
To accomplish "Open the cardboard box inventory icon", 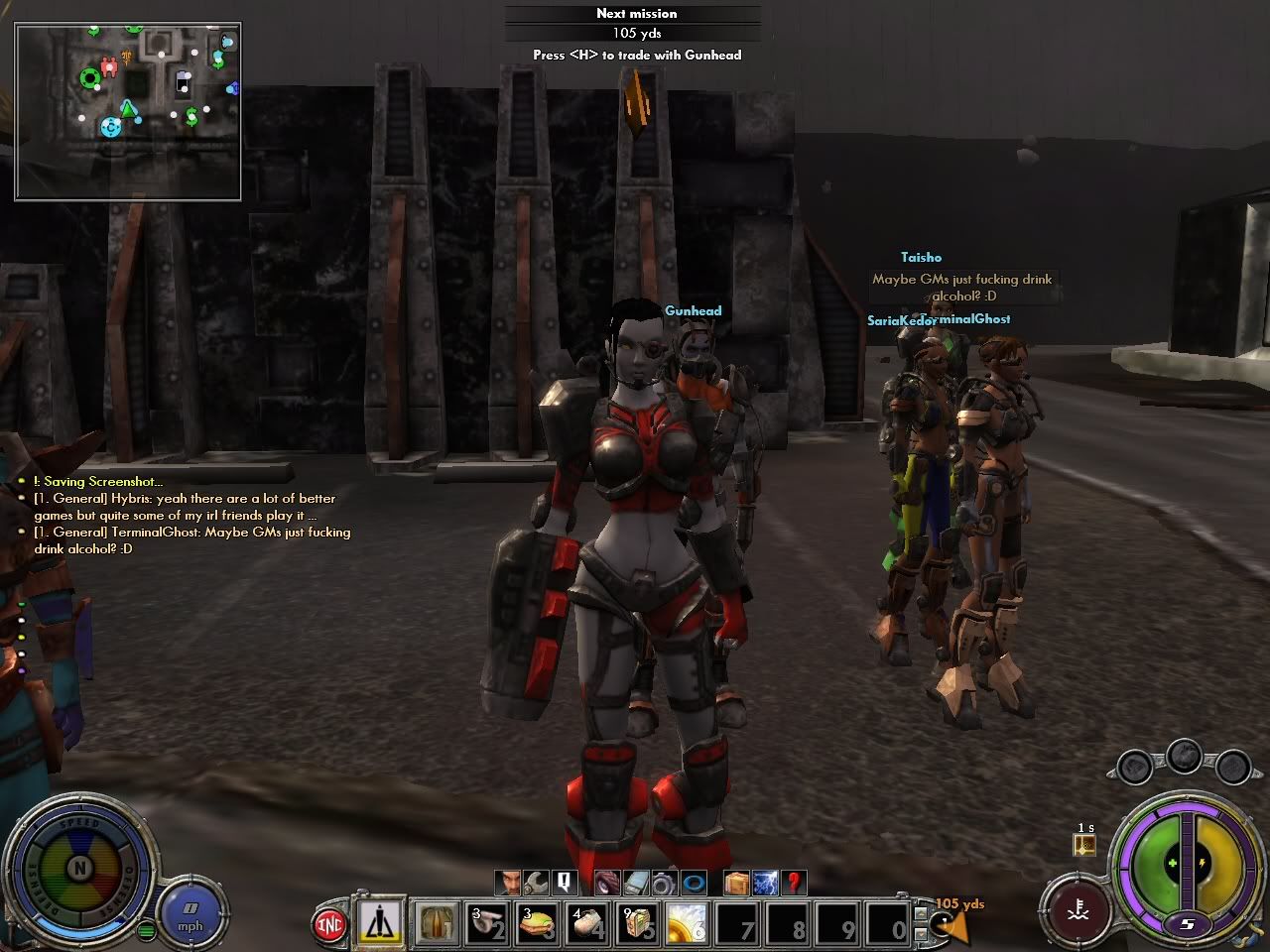I will point(736,882).
